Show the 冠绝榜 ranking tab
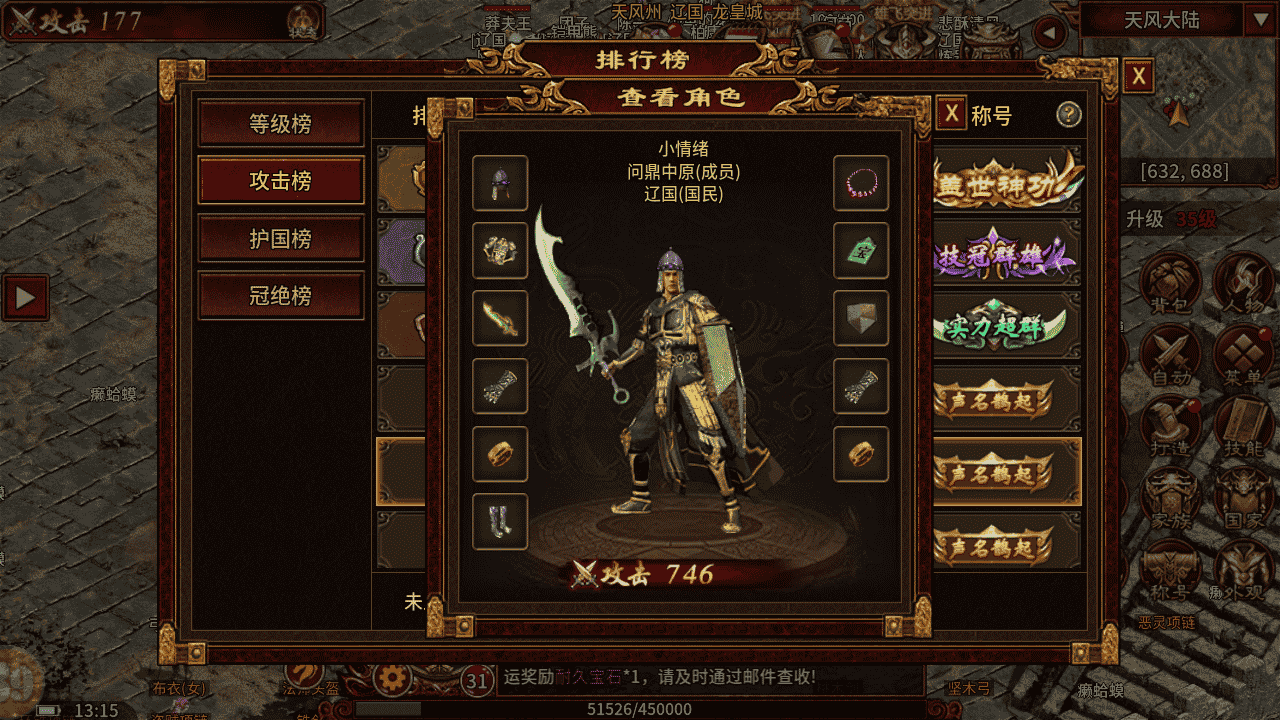The height and width of the screenshot is (720, 1280). coord(280,296)
